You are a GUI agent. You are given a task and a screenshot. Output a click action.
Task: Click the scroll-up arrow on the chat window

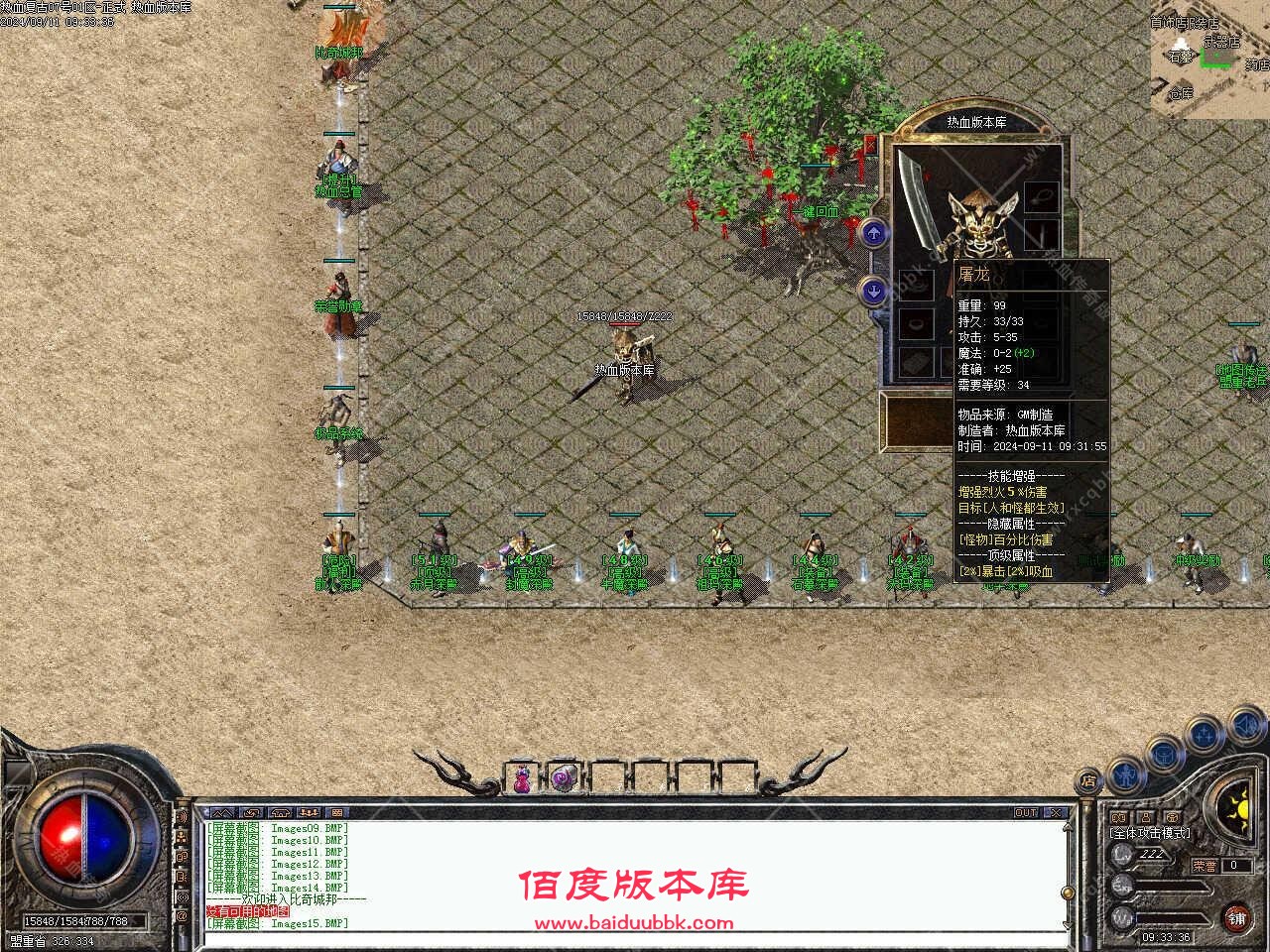(1068, 826)
